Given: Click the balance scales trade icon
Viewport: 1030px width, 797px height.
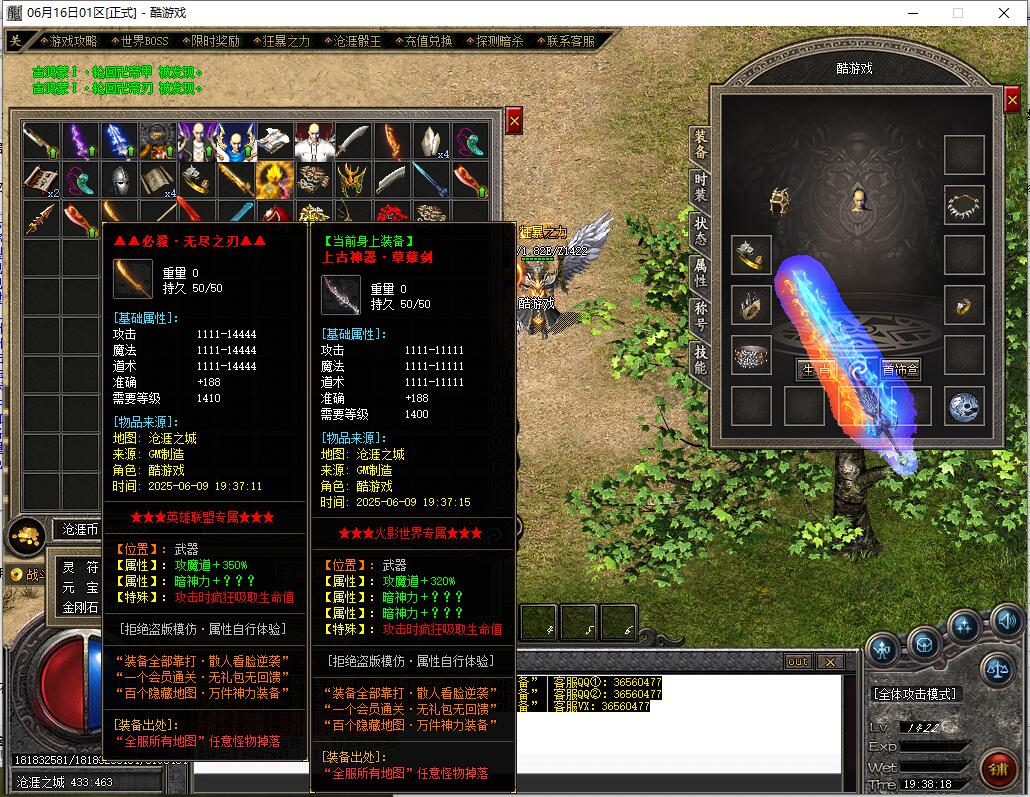Looking at the screenshot, I should pyautogui.click(x=996, y=667).
